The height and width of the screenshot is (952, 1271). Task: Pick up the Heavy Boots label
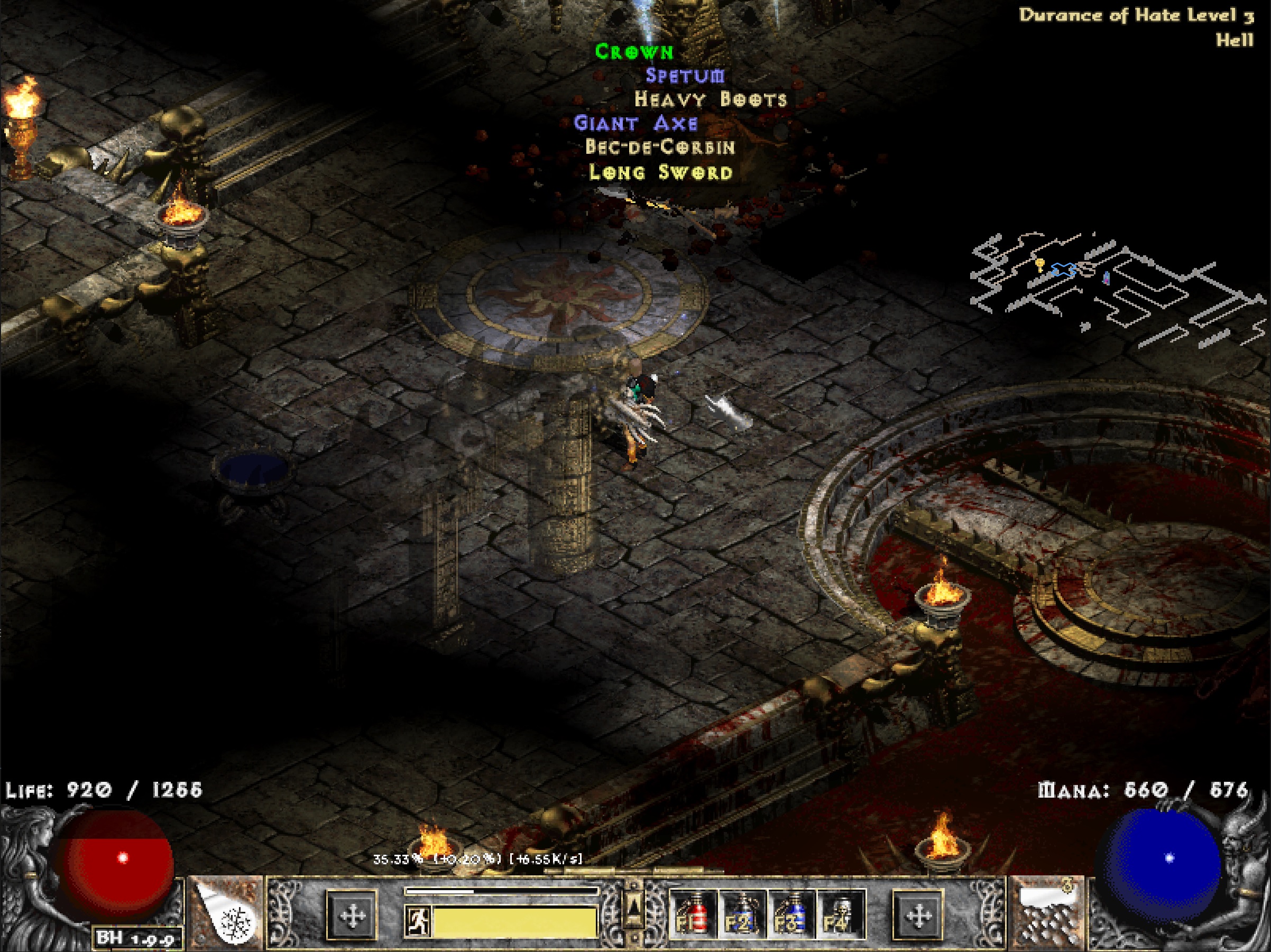click(710, 99)
